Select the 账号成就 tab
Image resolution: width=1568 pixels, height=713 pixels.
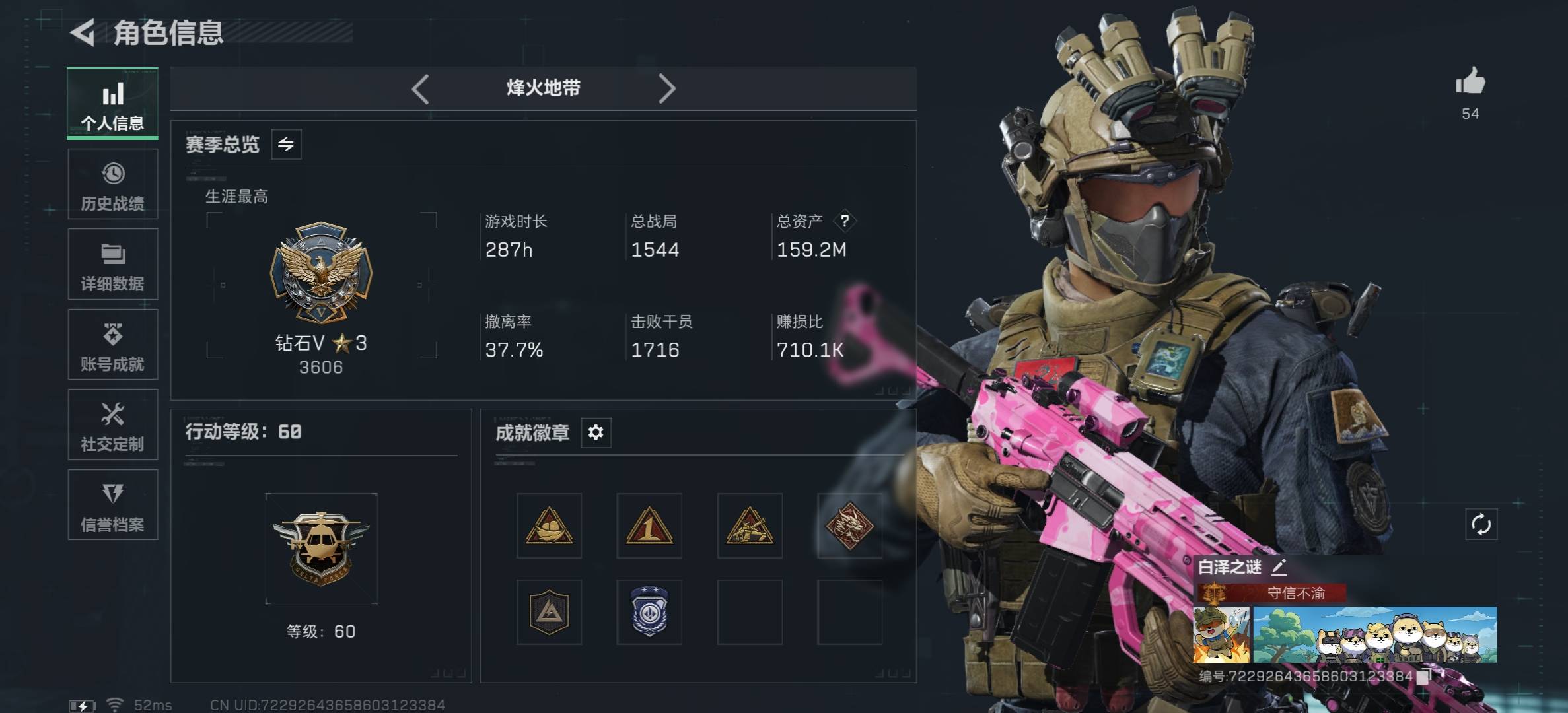[112, 345]
